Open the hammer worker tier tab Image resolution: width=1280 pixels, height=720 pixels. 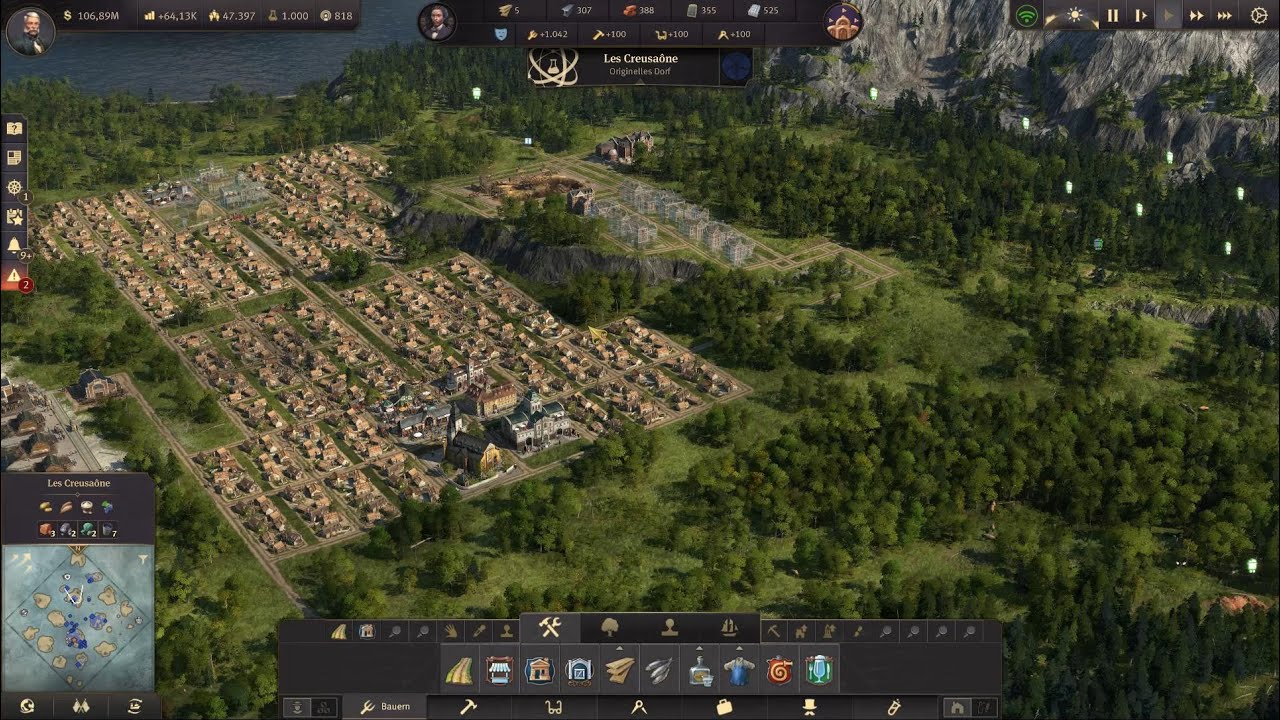click(467, 707)
